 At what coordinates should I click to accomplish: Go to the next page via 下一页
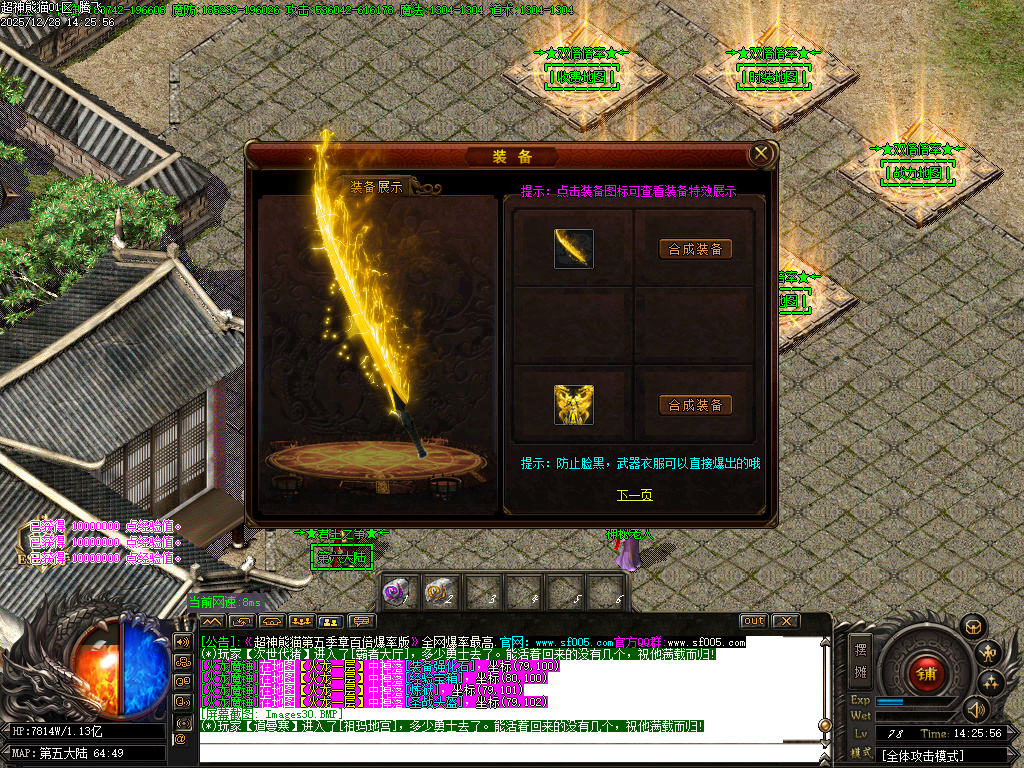click(x=634, y=495)
